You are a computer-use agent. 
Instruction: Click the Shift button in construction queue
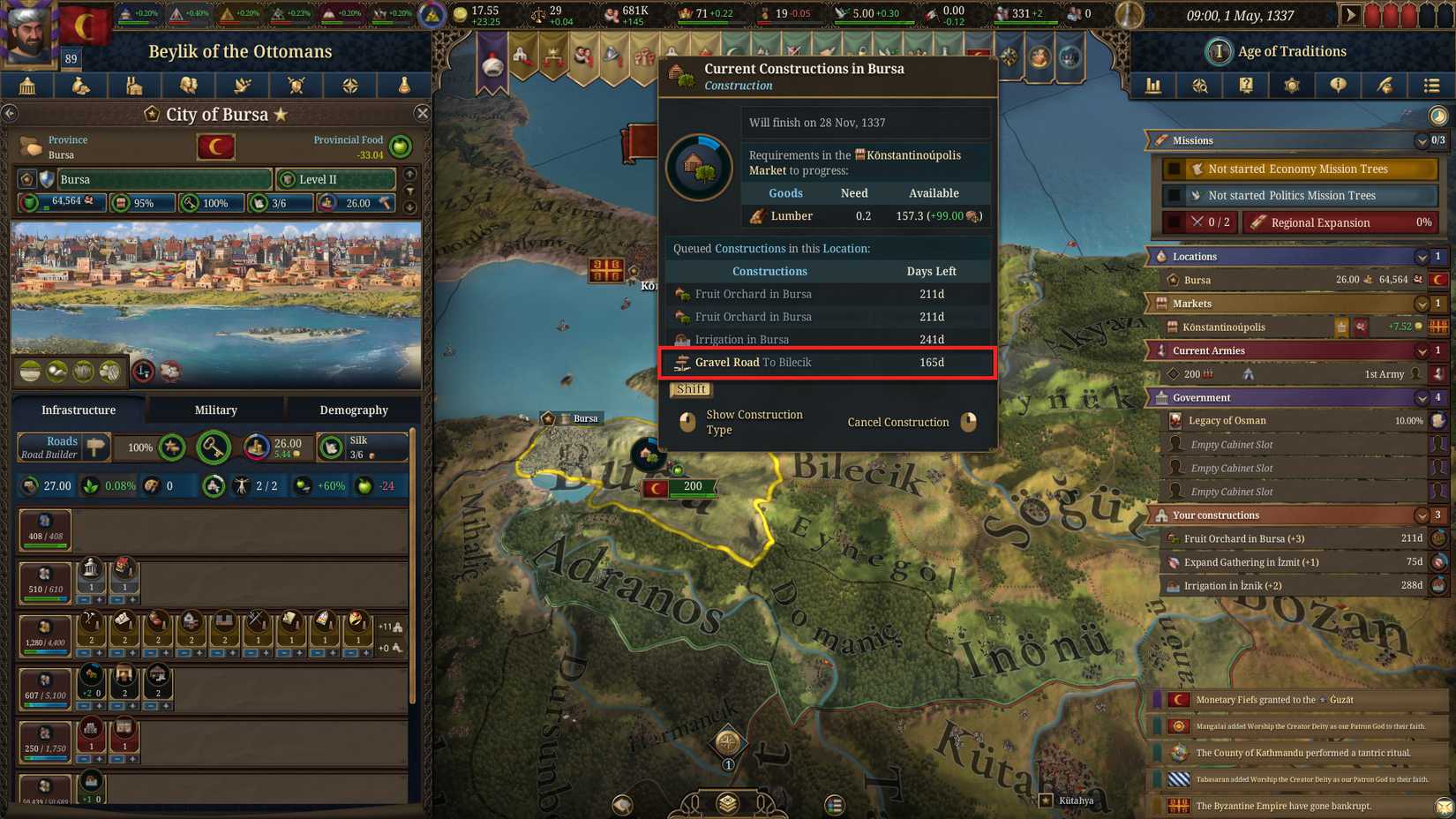(691, 389)
